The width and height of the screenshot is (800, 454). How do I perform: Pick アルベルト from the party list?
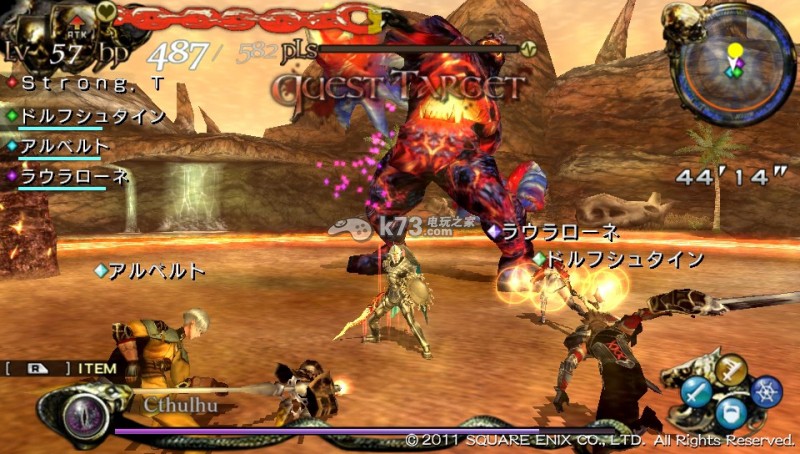click(63, 146)
